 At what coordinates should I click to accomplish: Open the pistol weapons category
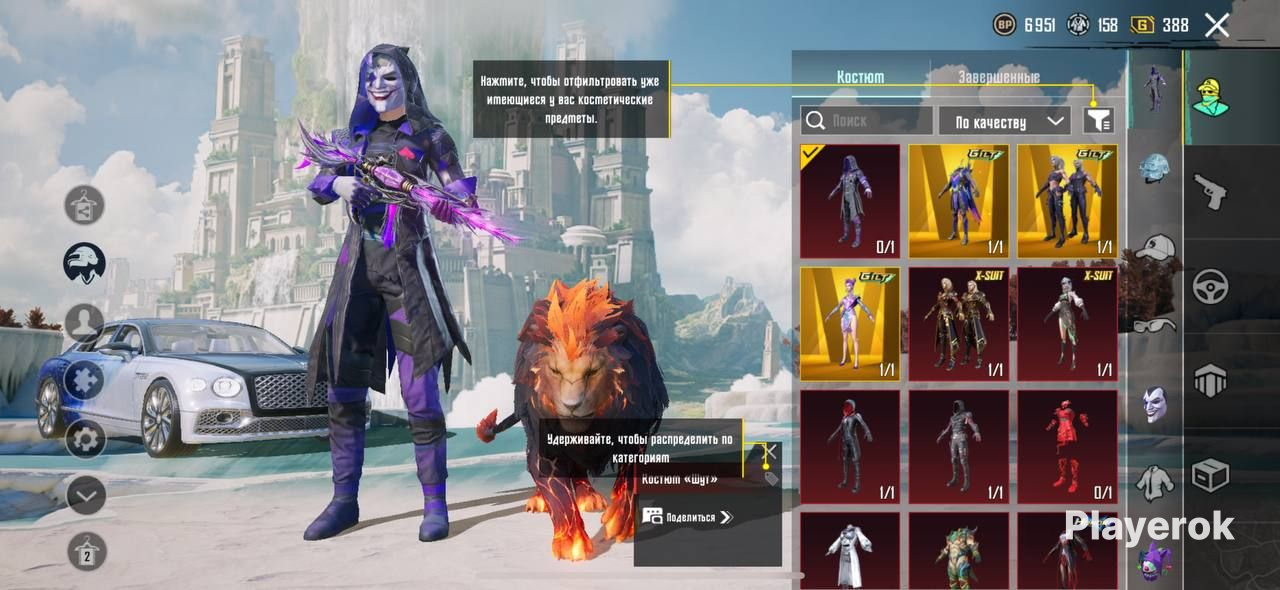coord(1210,191)
